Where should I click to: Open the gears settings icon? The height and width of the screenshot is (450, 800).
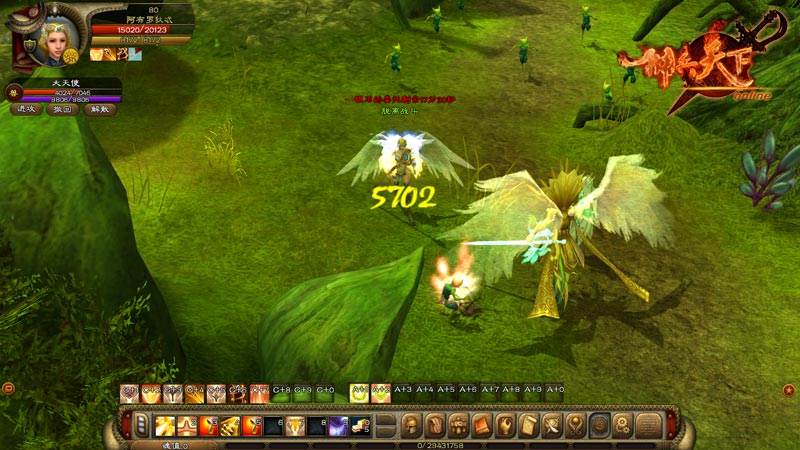tap(623, 426)
